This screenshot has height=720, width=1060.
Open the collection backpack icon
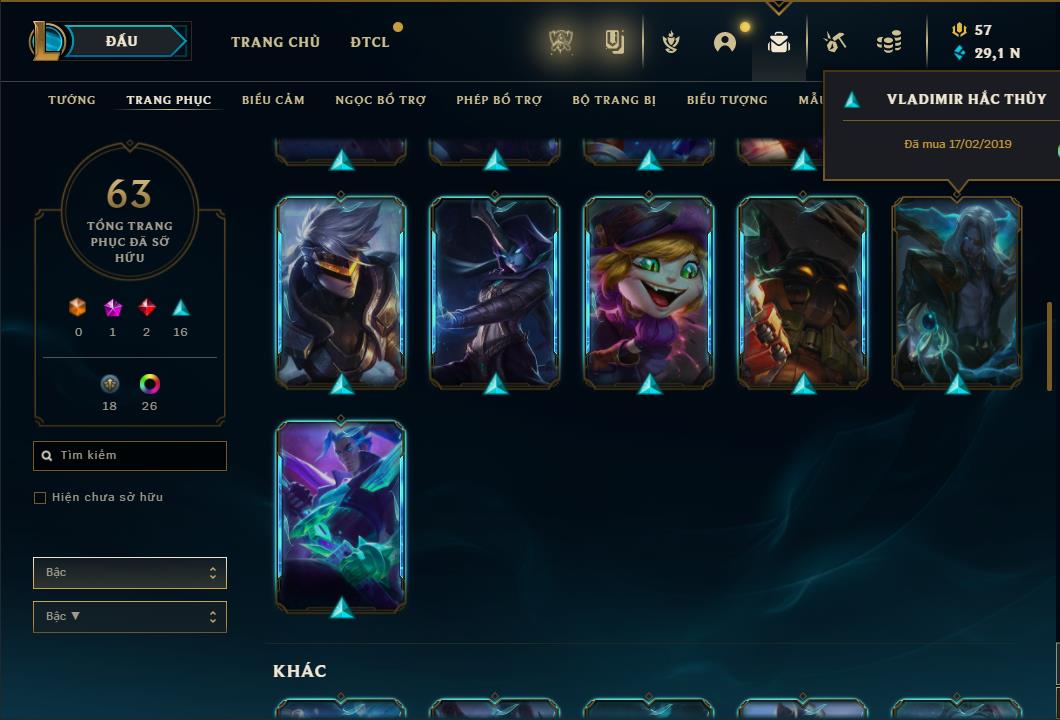(x=778, y=42)
